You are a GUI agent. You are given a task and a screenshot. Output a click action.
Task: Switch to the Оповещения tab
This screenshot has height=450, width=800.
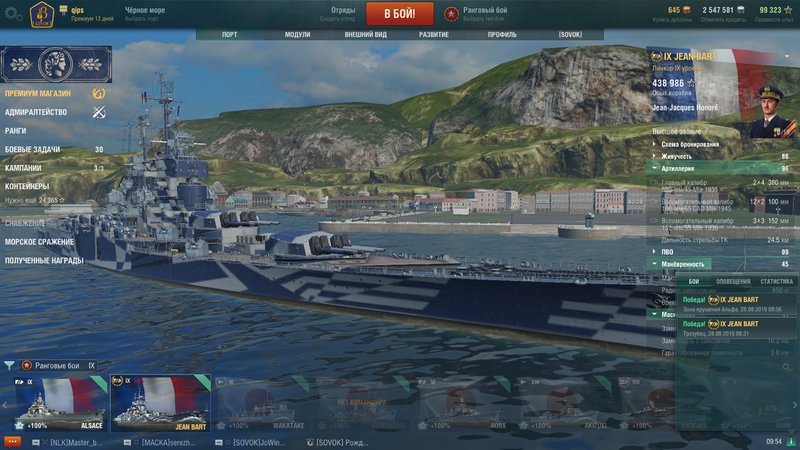(x=733, y=282)
